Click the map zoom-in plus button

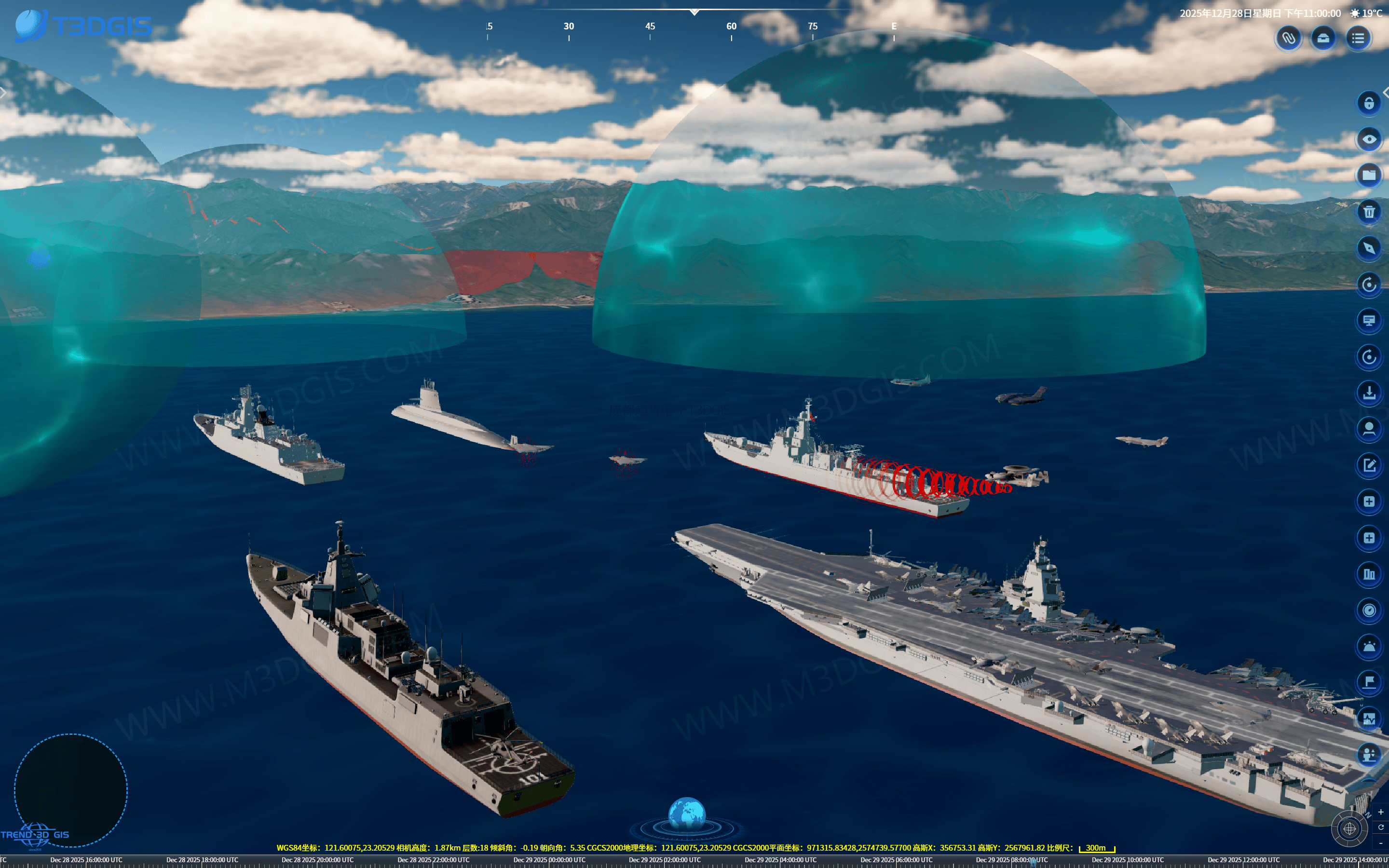point(1380,813)
